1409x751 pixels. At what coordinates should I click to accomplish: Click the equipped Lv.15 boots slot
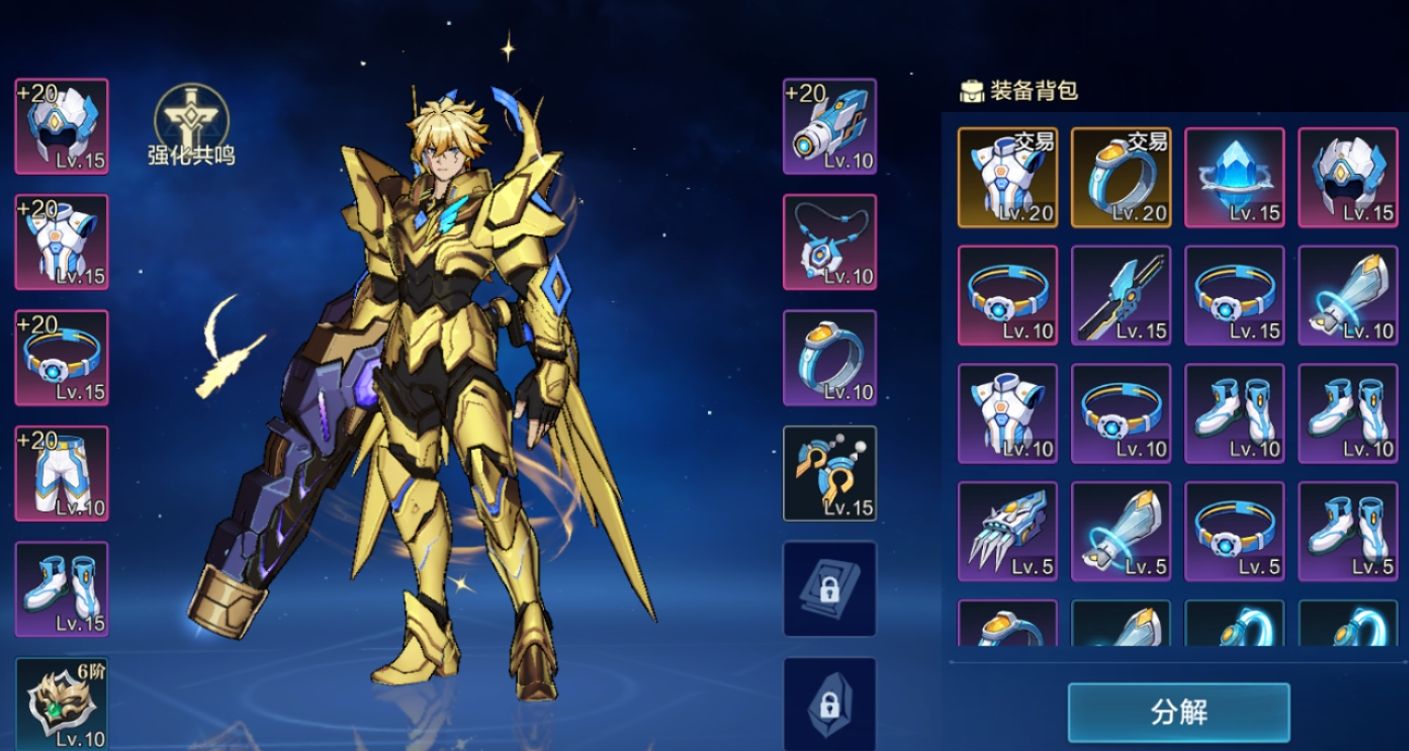pyautogui.click(x=62, y=590)
